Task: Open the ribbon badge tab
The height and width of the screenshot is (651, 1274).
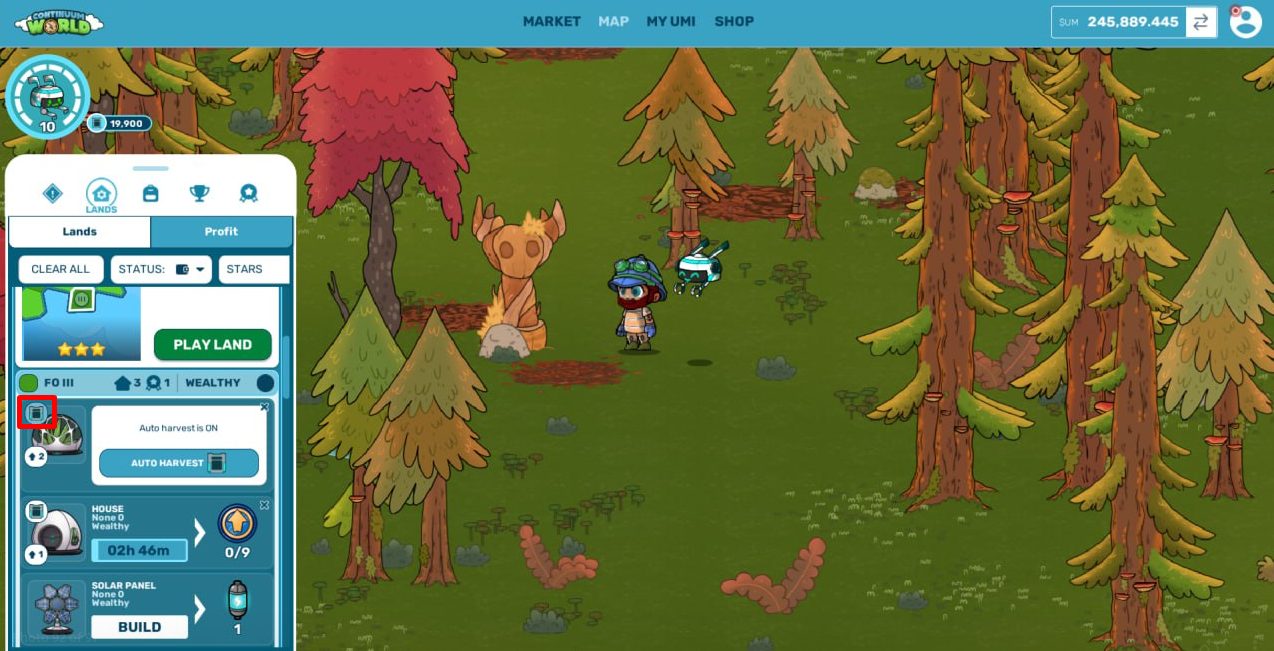Action: coord(248,193)
